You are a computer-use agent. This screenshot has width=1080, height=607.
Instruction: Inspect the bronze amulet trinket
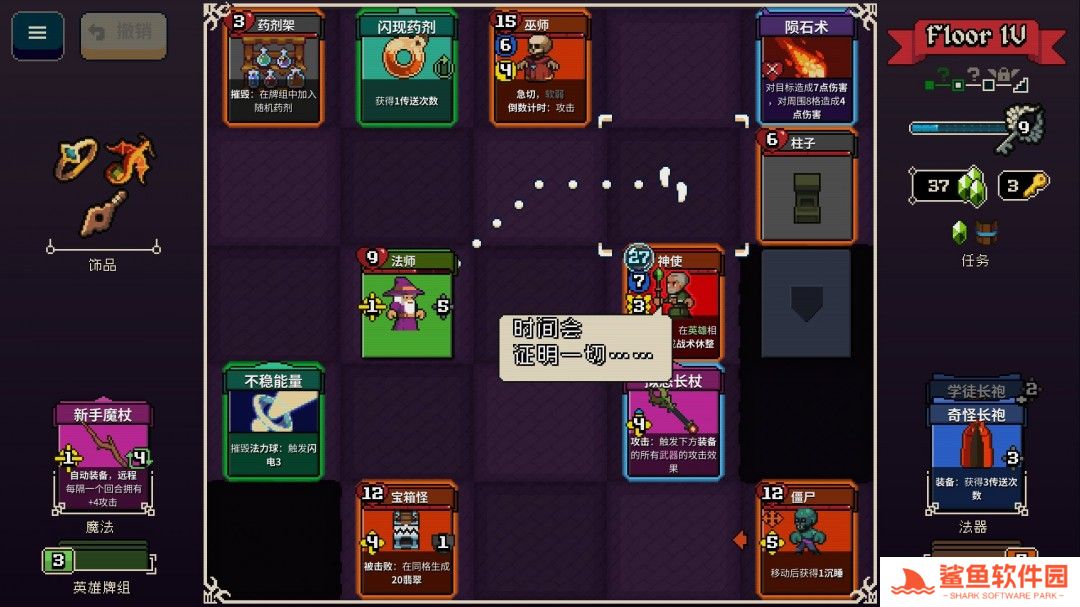(x=103, y=210)
